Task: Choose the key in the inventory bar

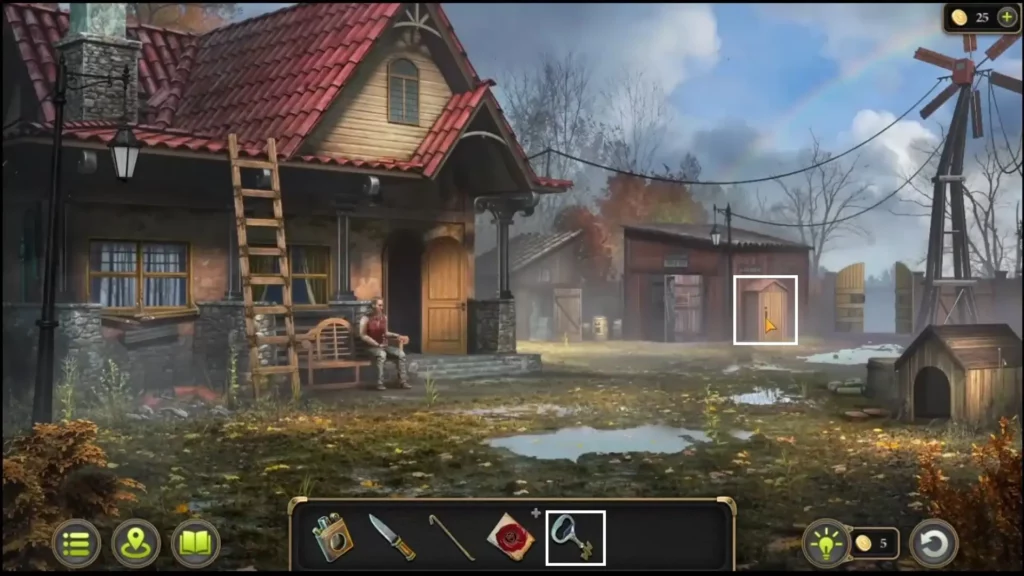Action: [x=575, y=537]
